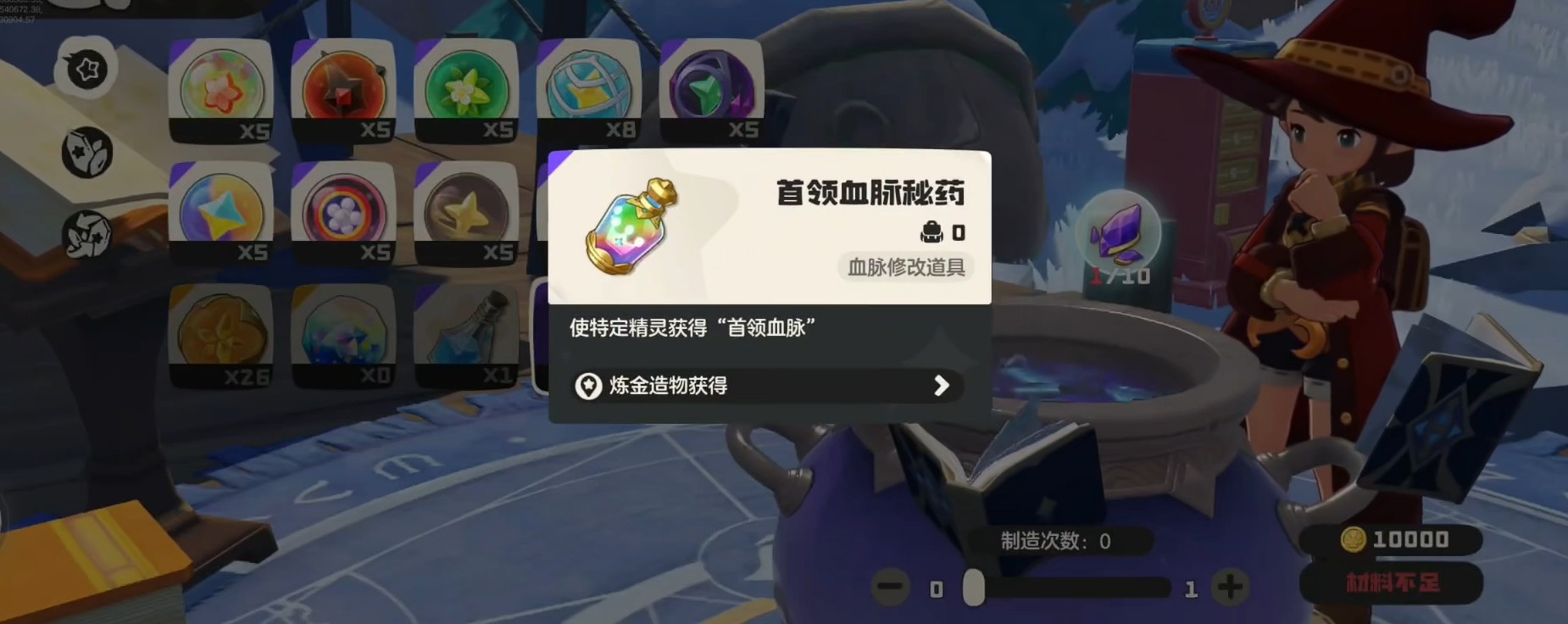
Task: Select the rainbow star orb material
Action: click(221, 88)
